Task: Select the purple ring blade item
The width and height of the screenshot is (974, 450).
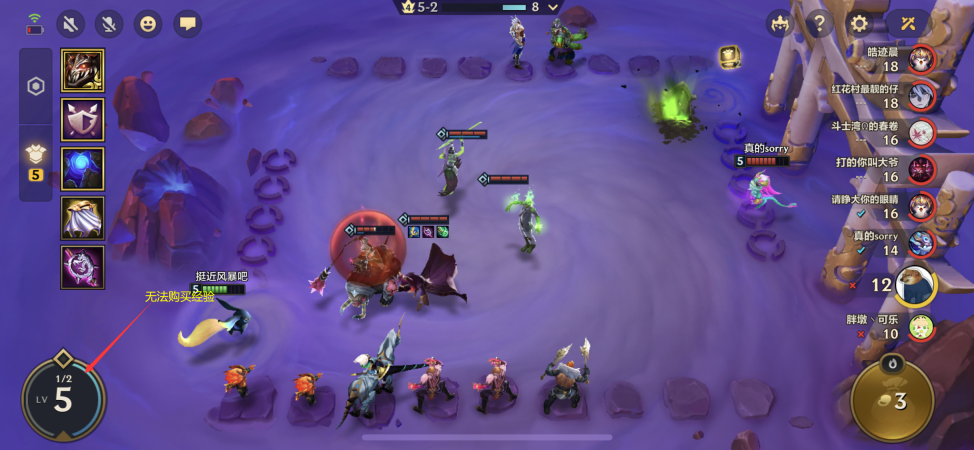Action: pyautogui.click(x=82, y=267)
